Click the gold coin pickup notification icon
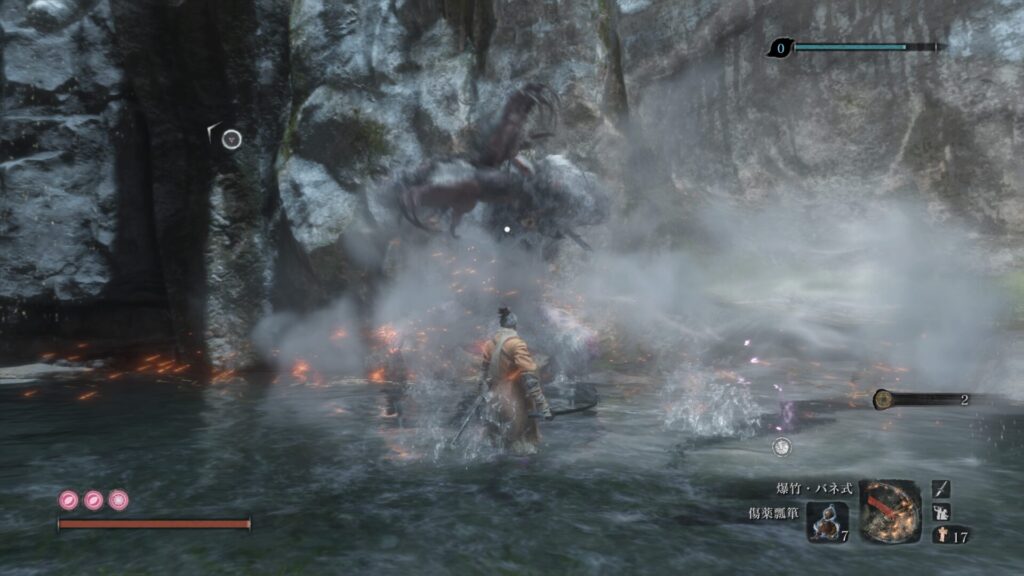The image size is (1024, 576). click(883, 399)
